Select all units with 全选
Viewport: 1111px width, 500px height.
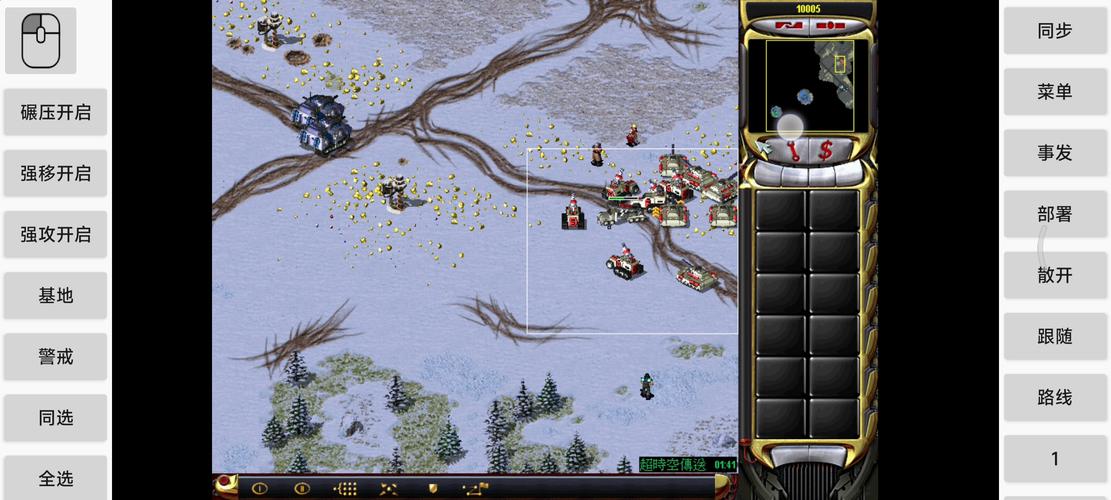tap(56, 478)
